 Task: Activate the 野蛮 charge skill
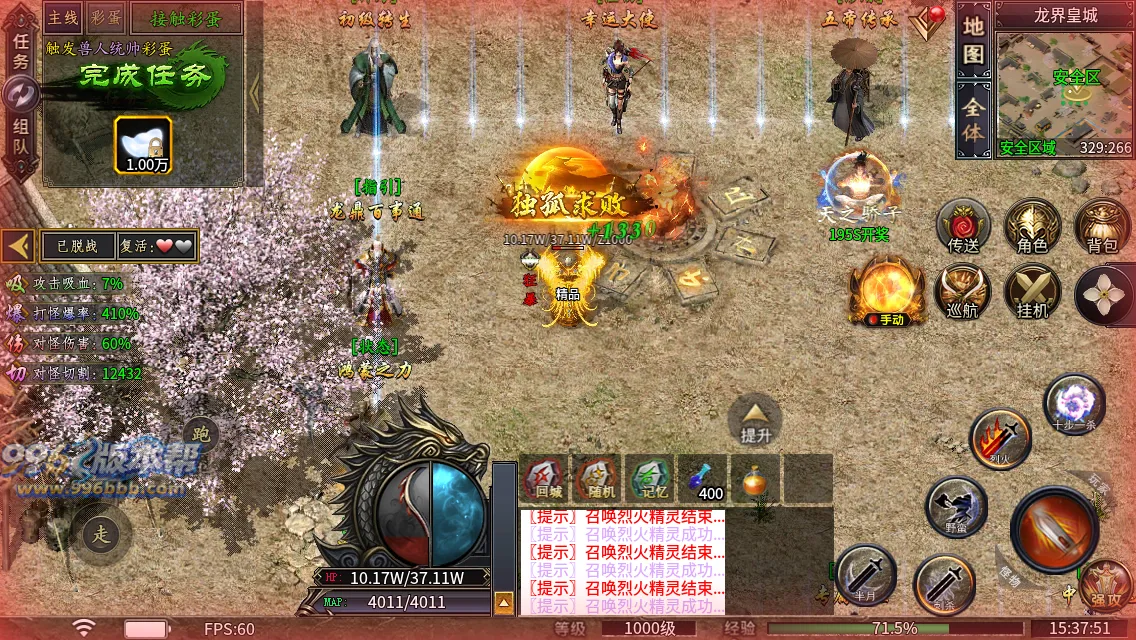click(956, 507)
